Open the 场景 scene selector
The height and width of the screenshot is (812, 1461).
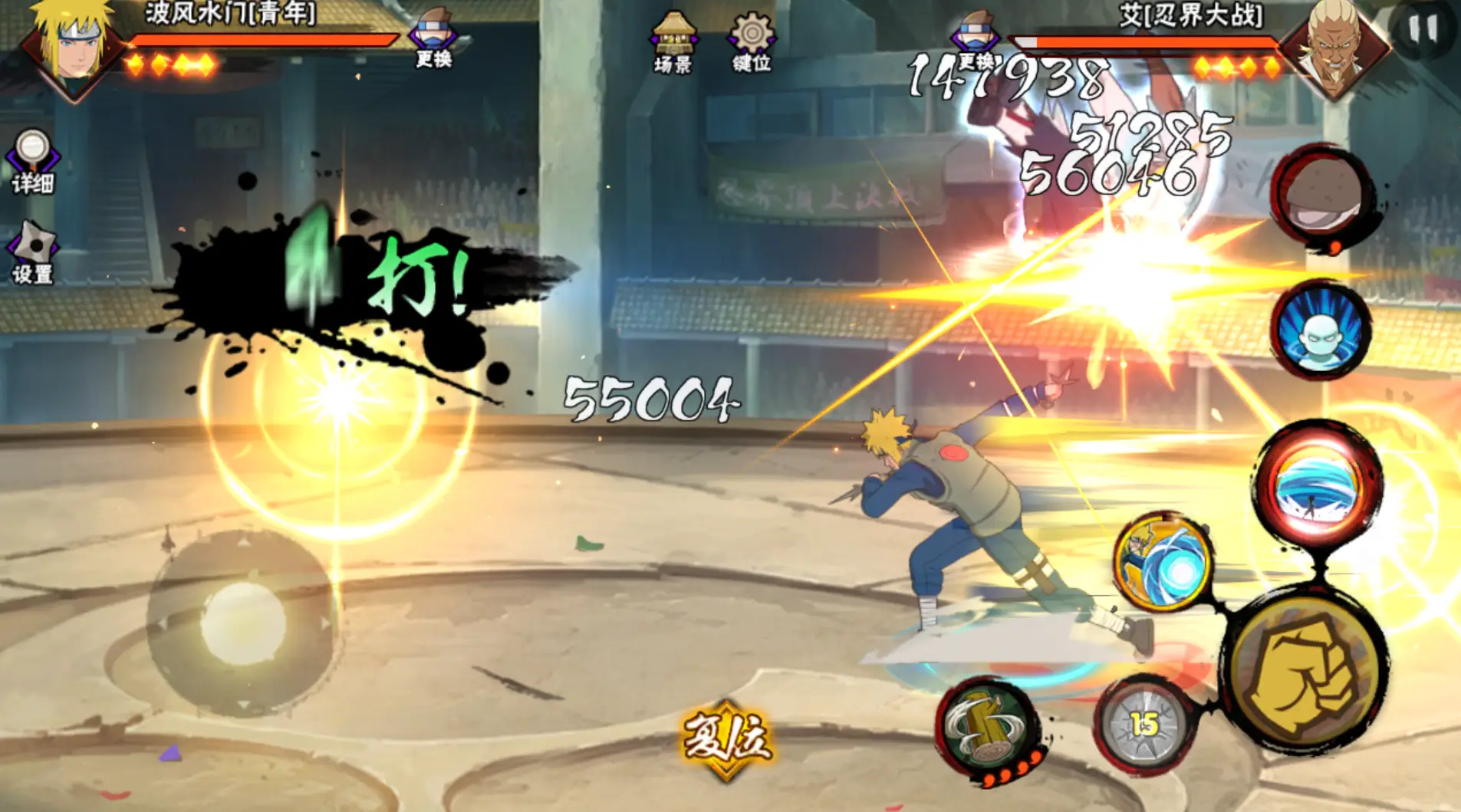click(x=673, y=43)
